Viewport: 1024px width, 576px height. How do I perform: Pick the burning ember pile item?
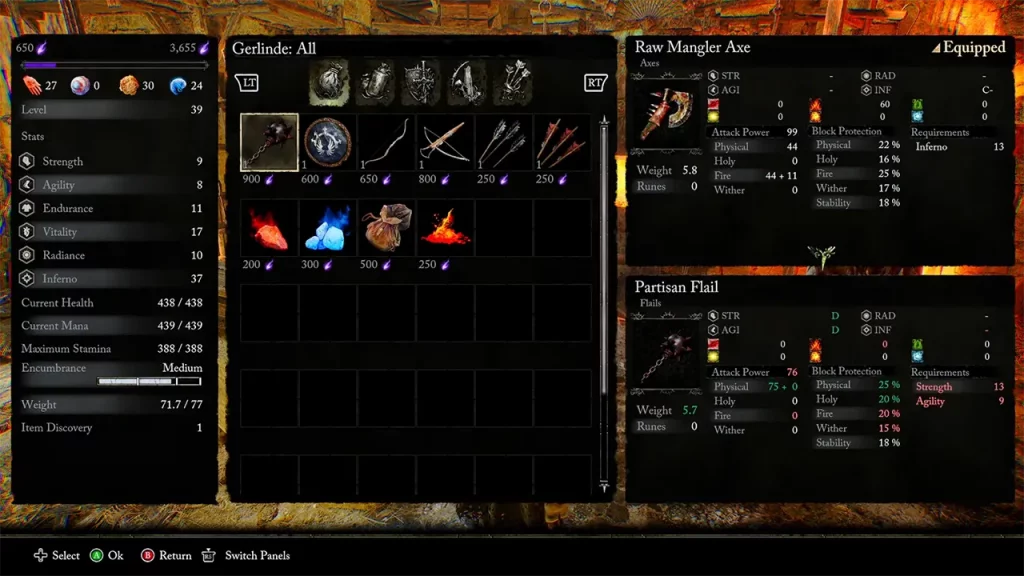click(445, 228)
